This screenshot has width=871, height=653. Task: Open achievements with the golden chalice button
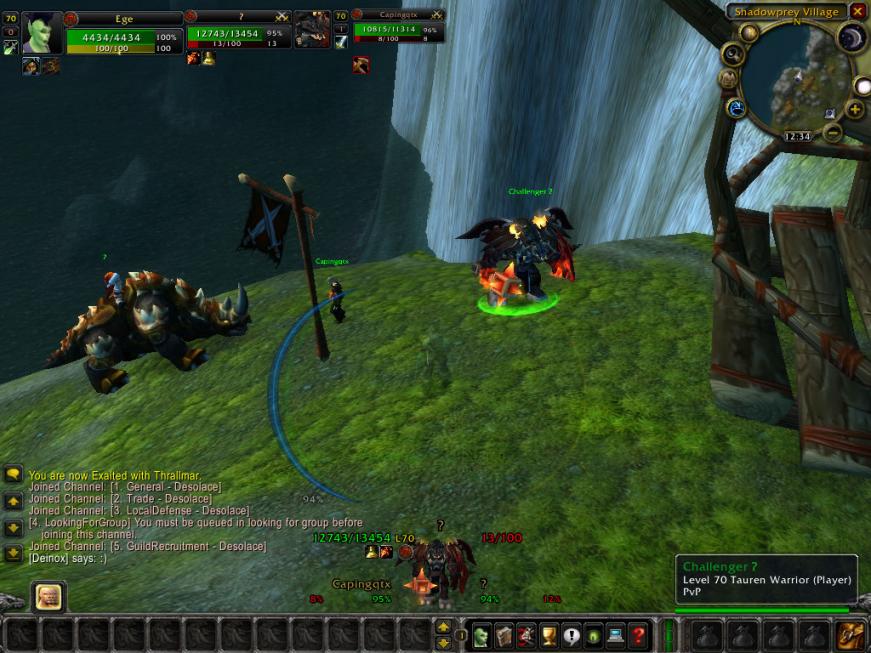(x=548, y=634)
